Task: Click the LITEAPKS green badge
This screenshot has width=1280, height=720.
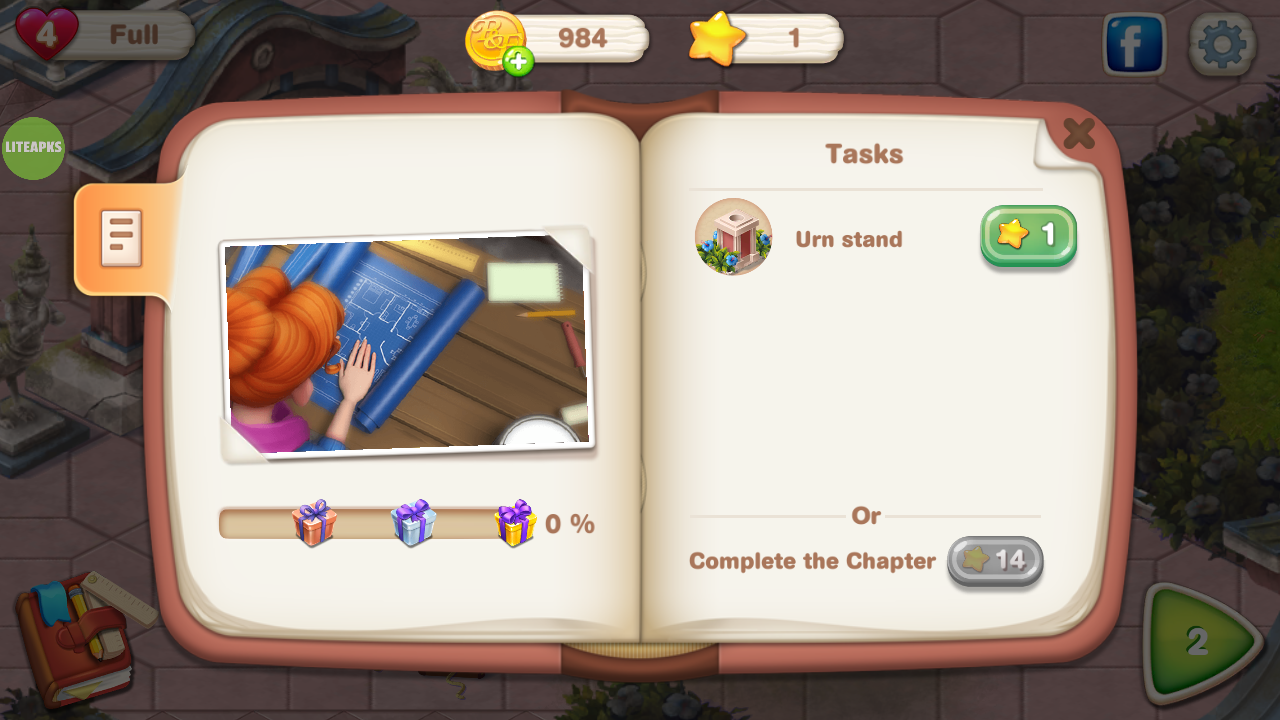Action: pos(34,148)
